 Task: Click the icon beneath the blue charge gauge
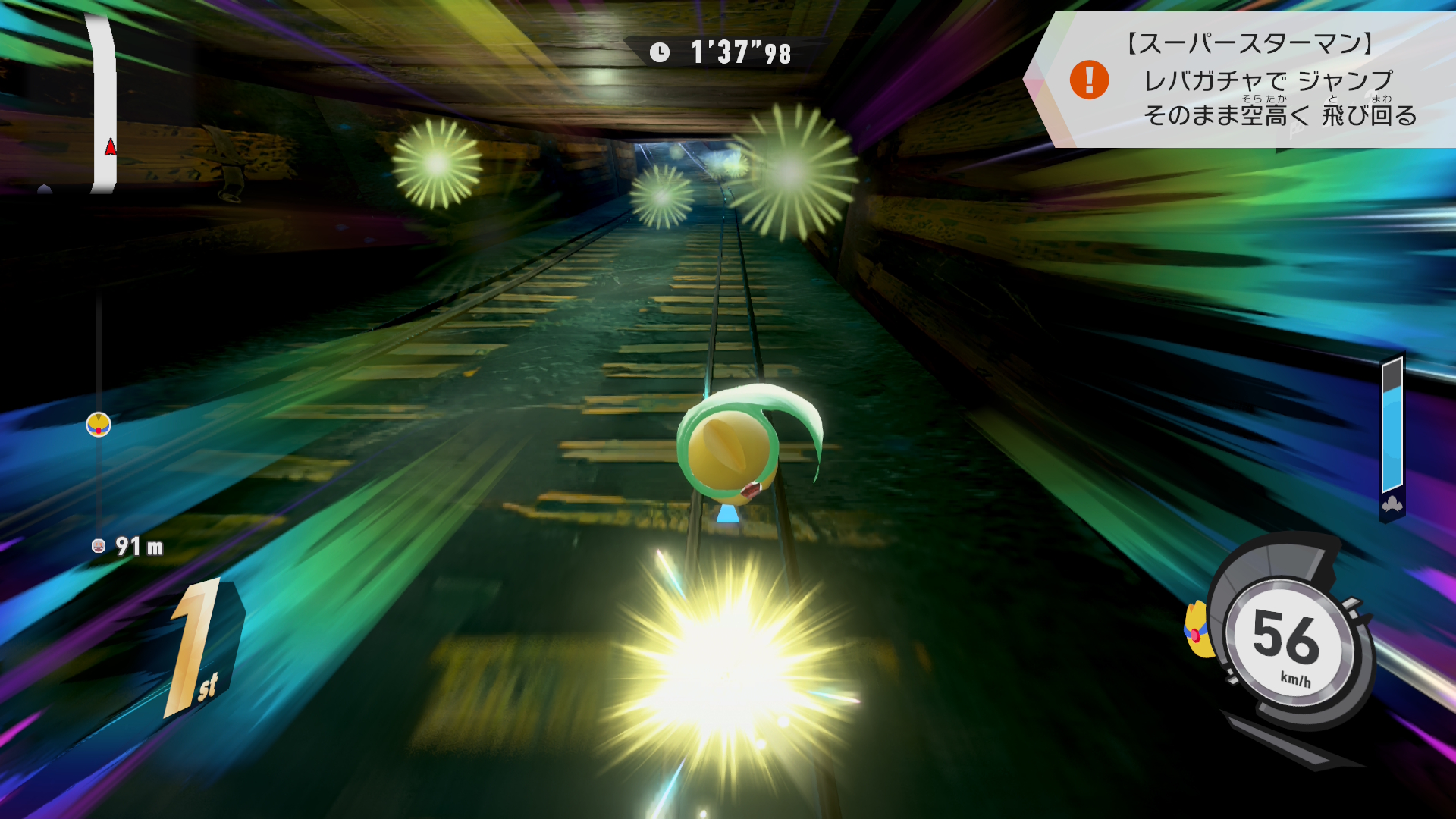click(1392, 505)
